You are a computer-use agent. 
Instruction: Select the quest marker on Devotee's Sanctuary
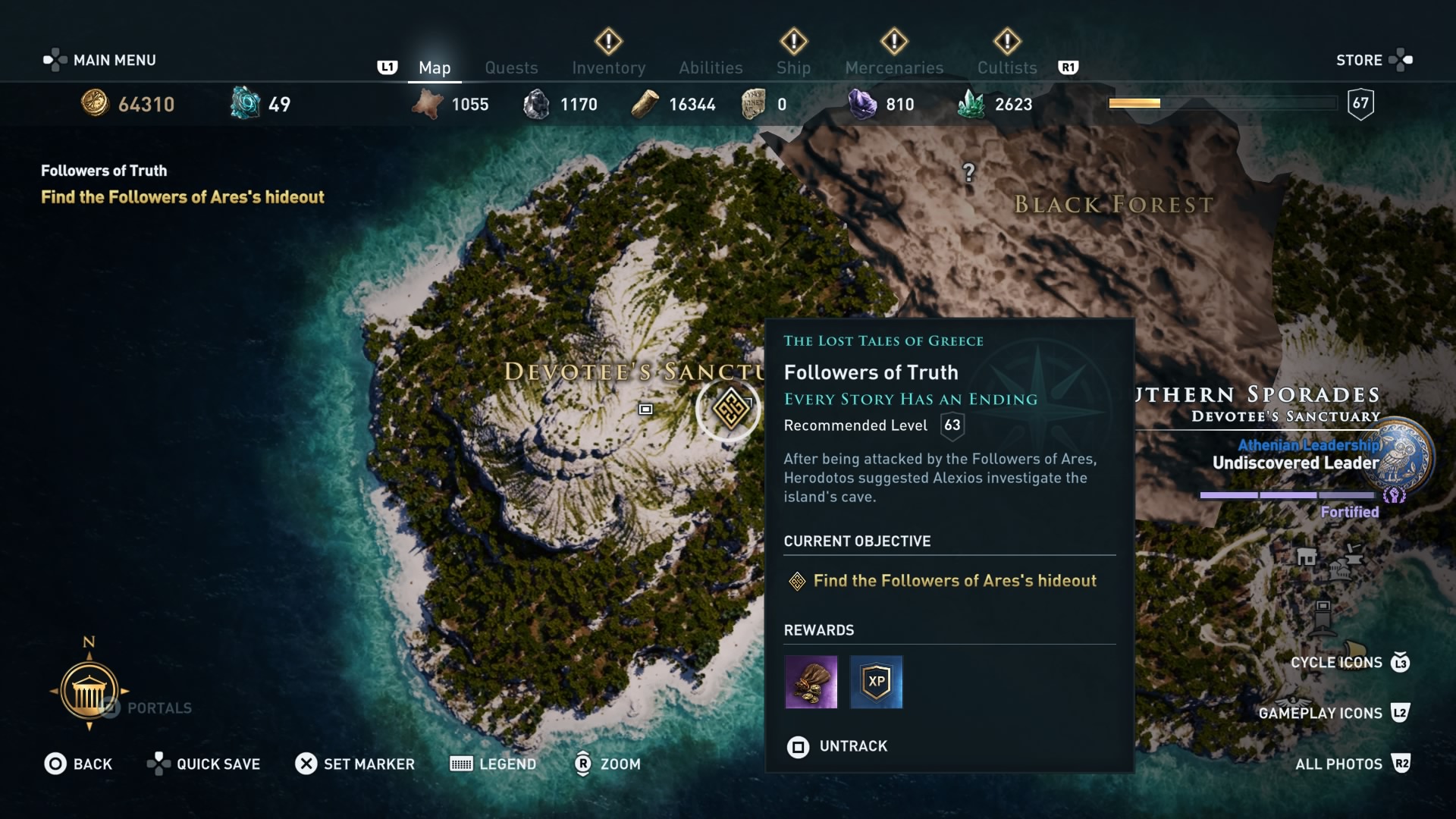727,409
